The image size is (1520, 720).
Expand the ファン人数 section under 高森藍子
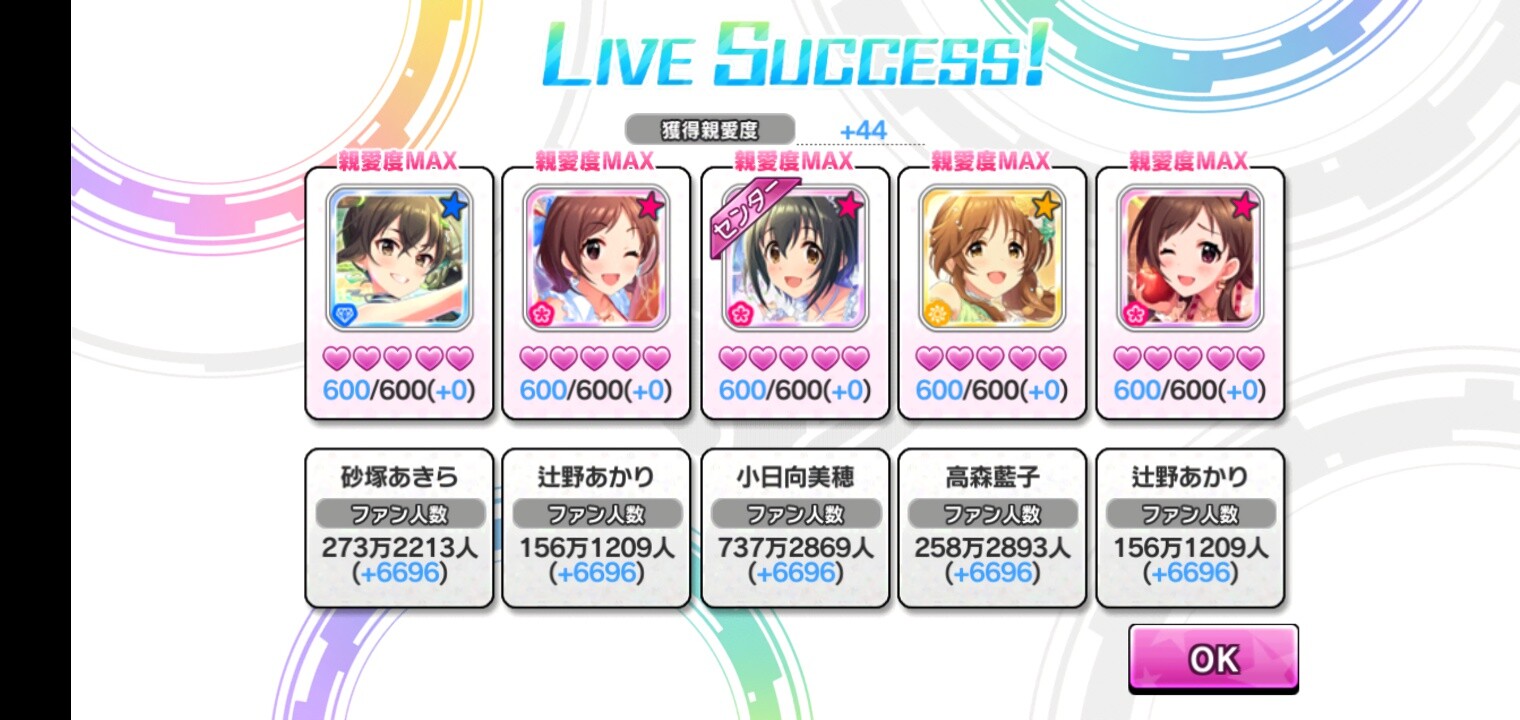(x=991, y=512)
